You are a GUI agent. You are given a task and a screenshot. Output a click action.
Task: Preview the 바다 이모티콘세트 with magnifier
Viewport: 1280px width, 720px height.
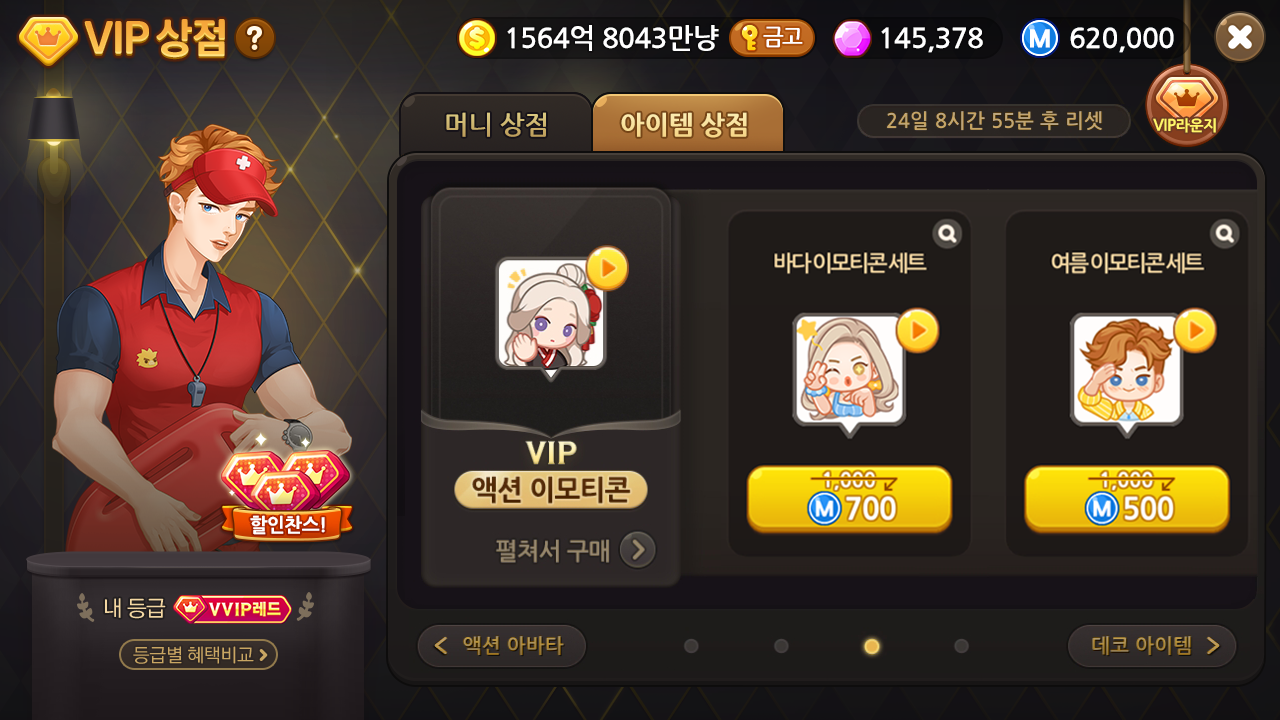click(x=945, y=232)
